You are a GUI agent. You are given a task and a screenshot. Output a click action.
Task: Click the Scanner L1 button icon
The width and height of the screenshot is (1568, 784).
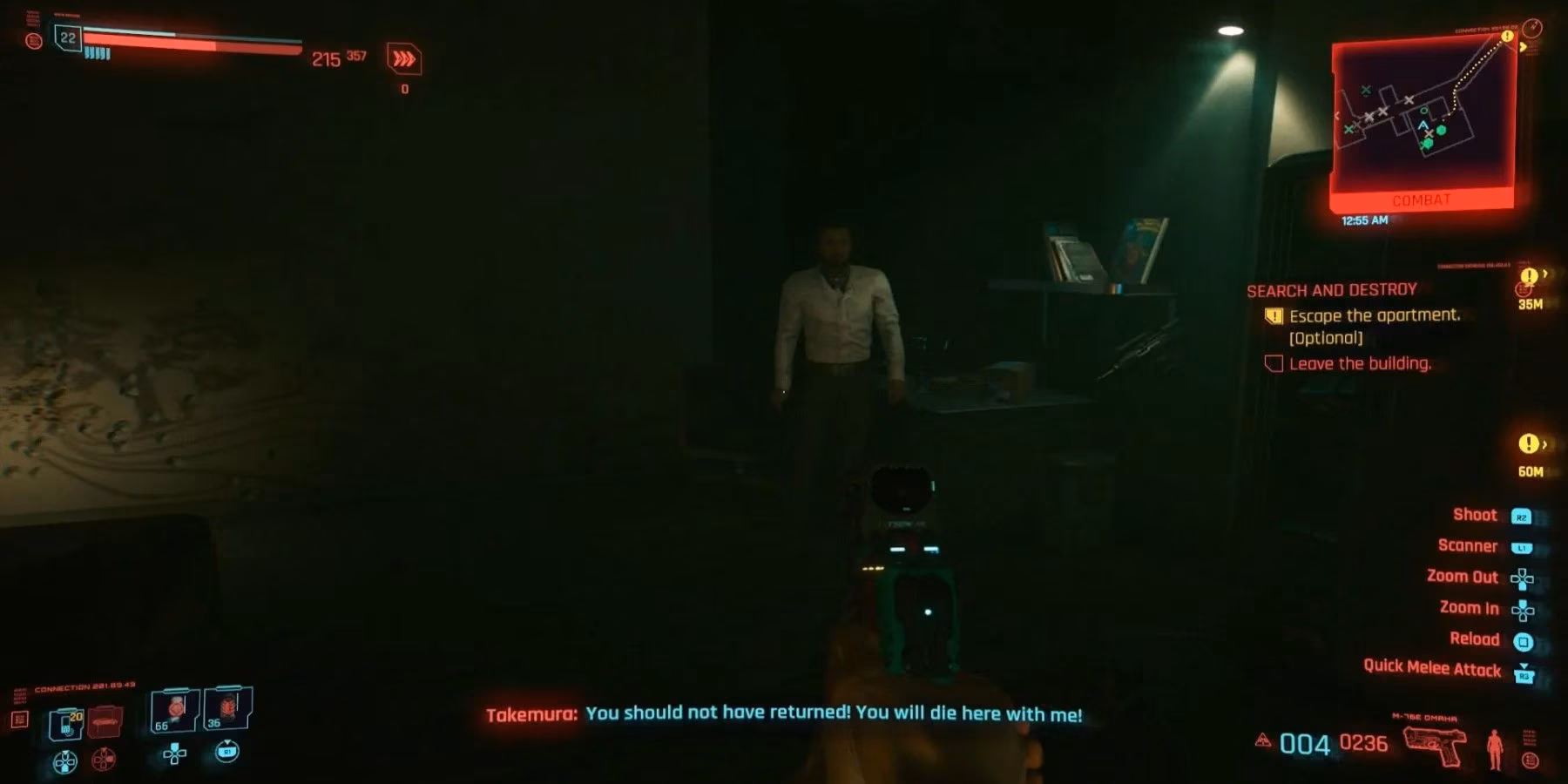point(1523,547)
